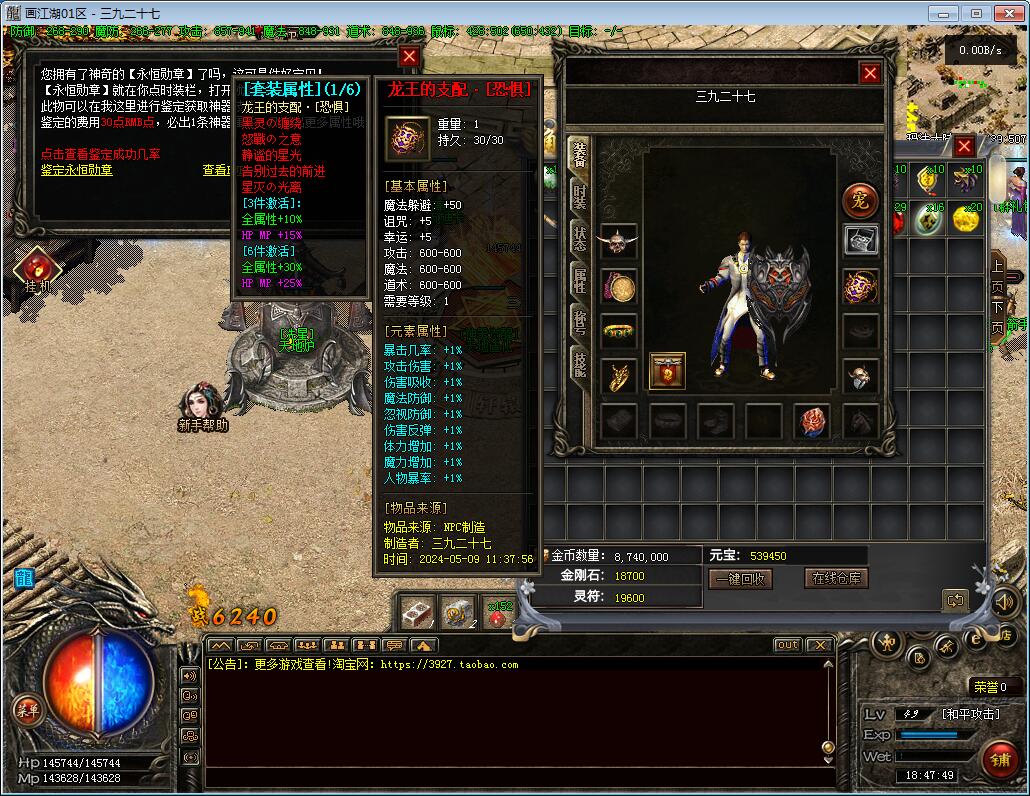Toggle the 挂机 auto-battle icon
Viewport: 1030px width, 796px height.
[38, 268]
